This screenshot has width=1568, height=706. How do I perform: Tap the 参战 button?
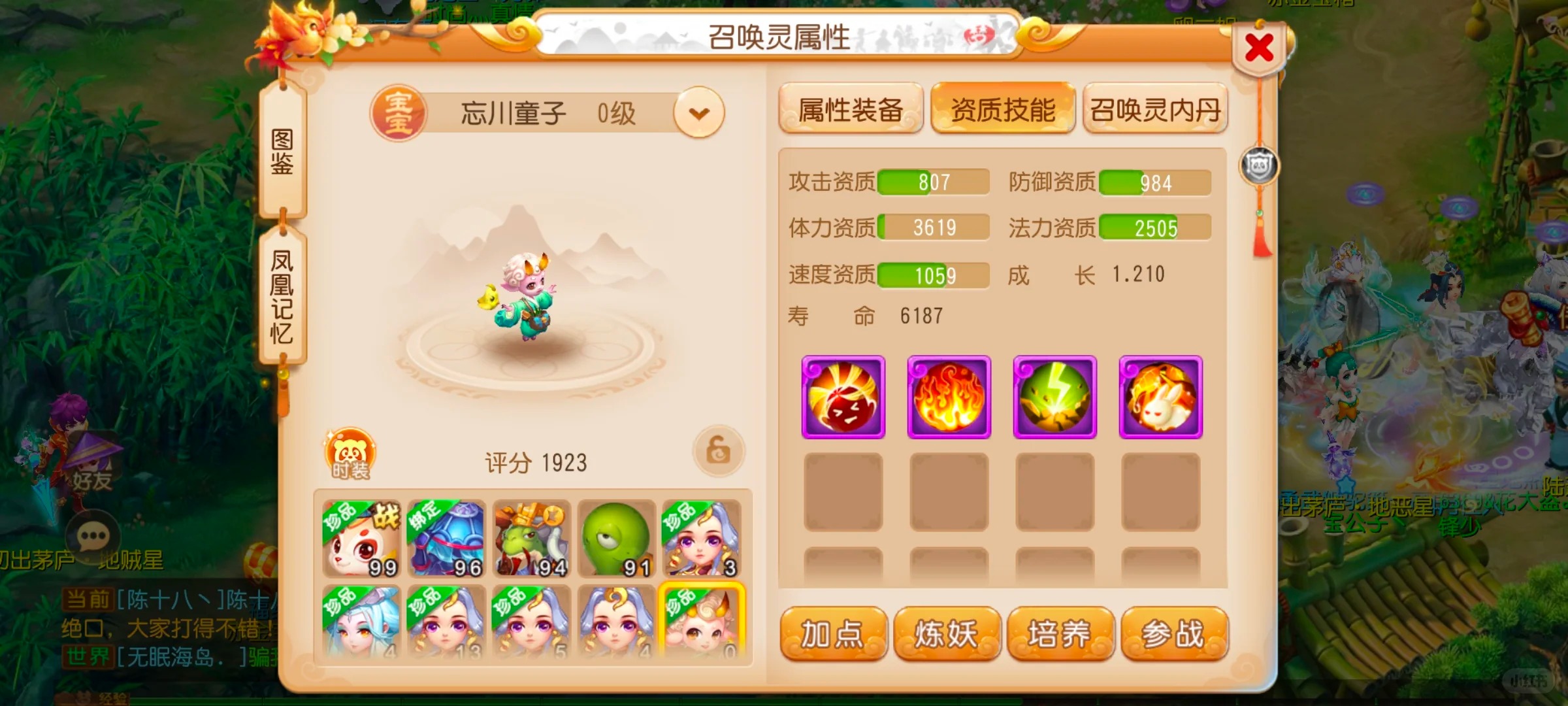1174,633
